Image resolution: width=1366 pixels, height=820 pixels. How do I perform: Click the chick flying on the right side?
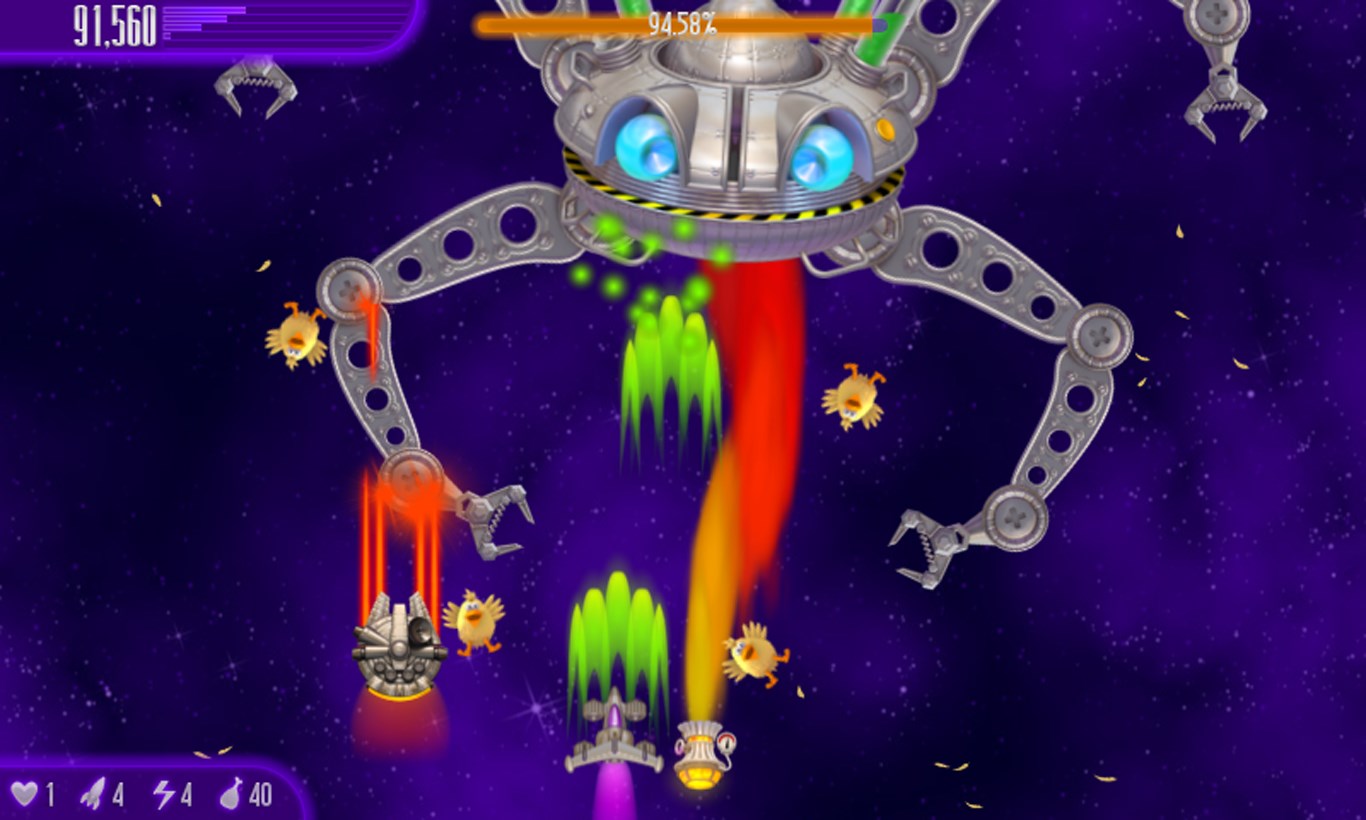coord(855,400)
